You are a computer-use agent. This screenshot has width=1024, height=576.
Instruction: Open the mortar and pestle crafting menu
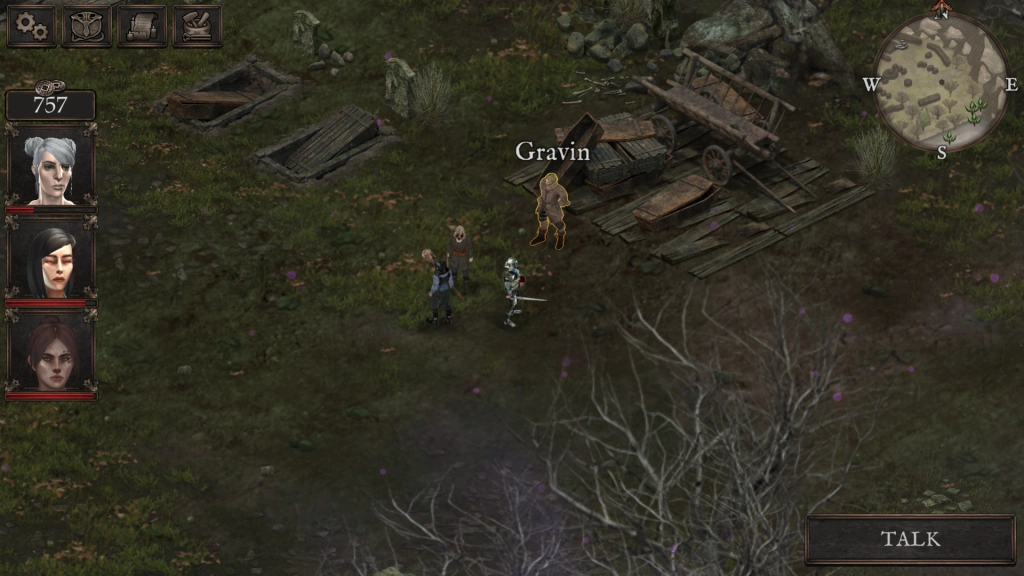197,26
